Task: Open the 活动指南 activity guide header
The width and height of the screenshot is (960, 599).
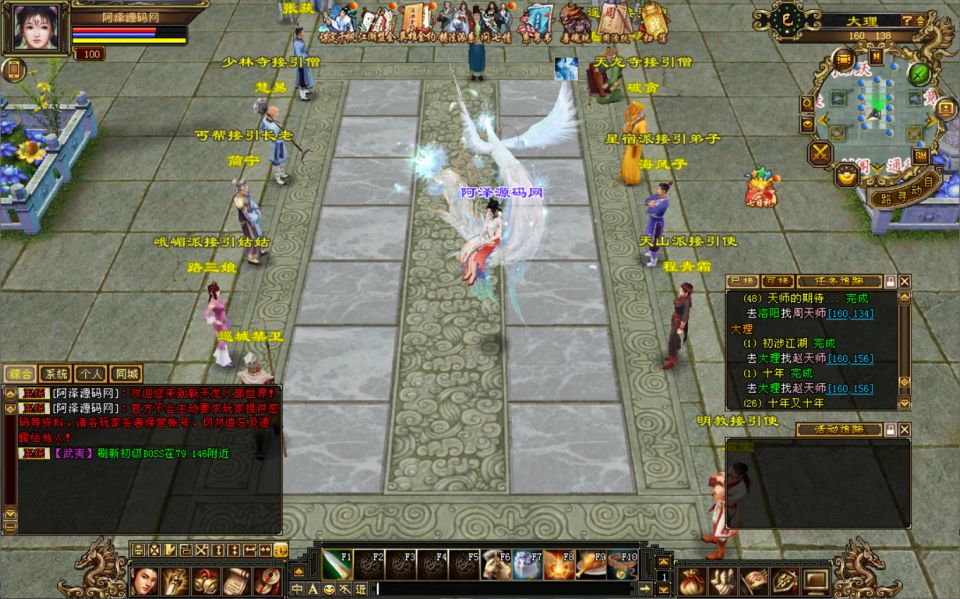Action: 838,429
